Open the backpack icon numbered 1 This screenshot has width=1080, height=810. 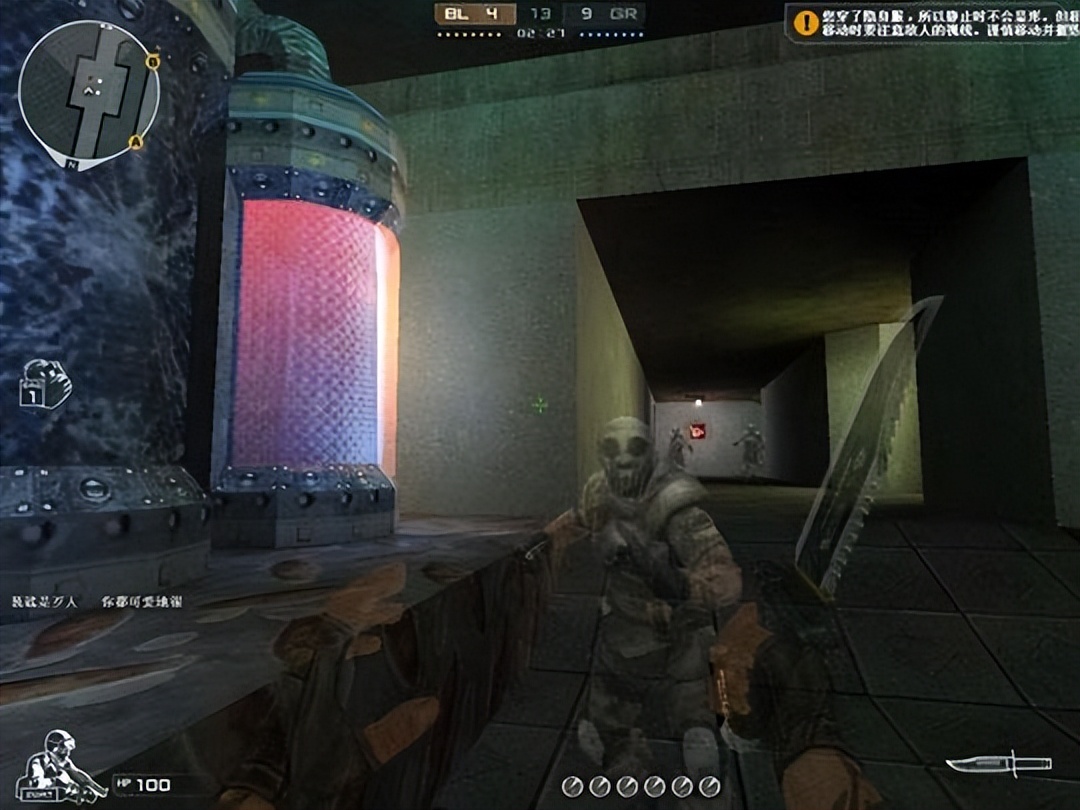pyautogui.click(x=45, y=385)
